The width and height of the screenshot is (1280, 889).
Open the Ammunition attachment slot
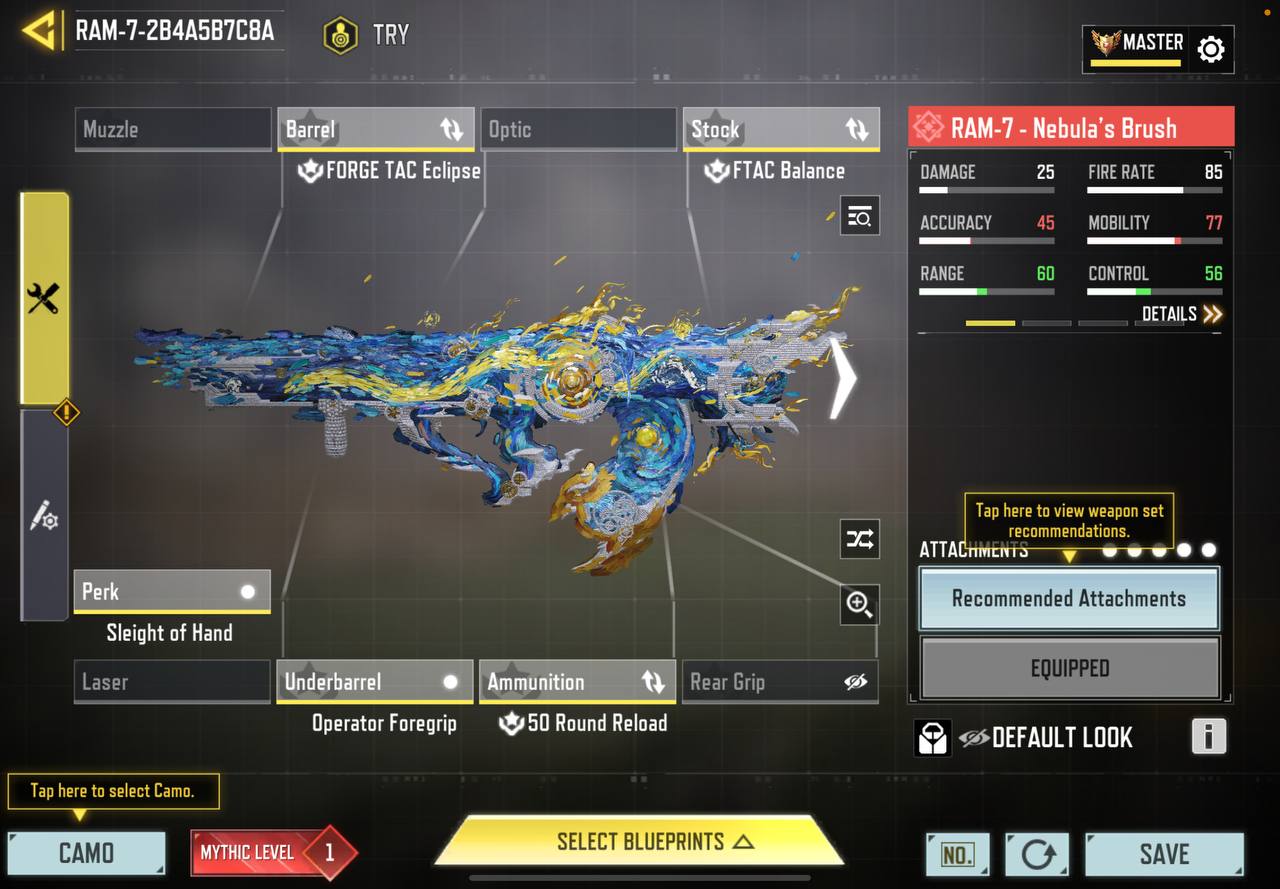(x=576, y=682)
